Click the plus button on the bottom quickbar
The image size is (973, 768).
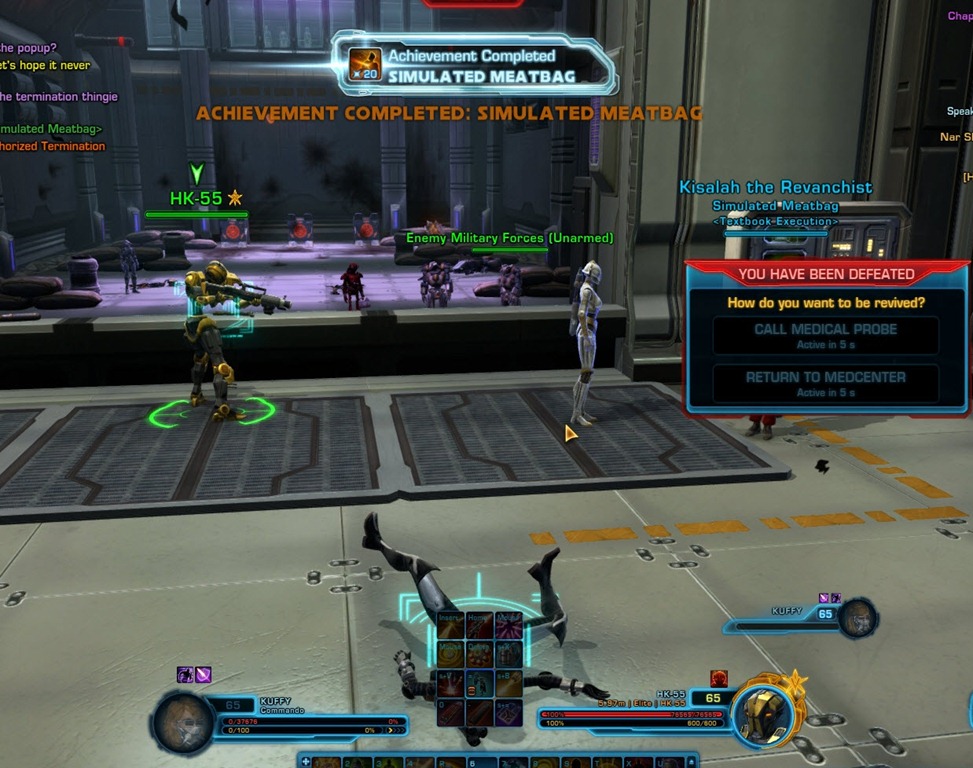click(306, 762)
